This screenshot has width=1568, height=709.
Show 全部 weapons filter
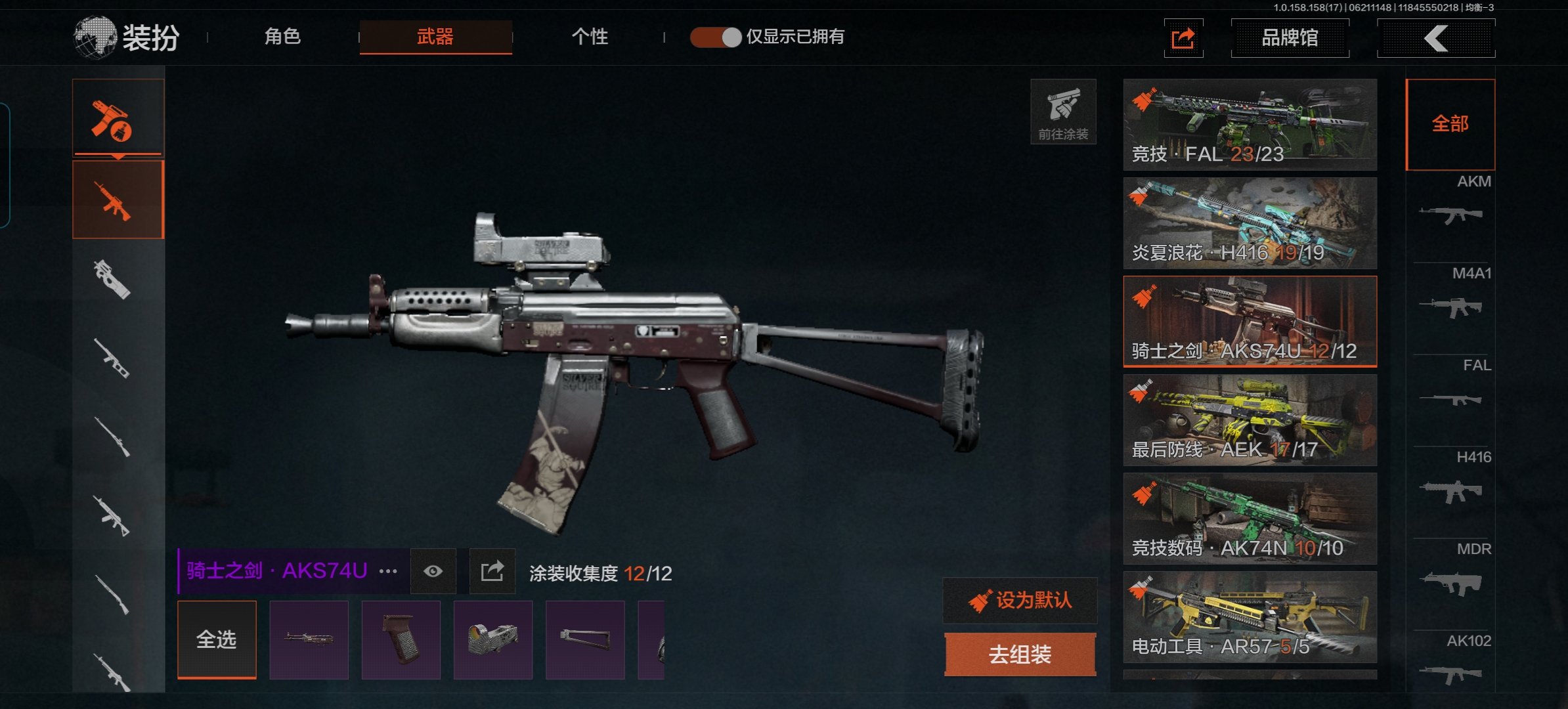pos(1450,124)
